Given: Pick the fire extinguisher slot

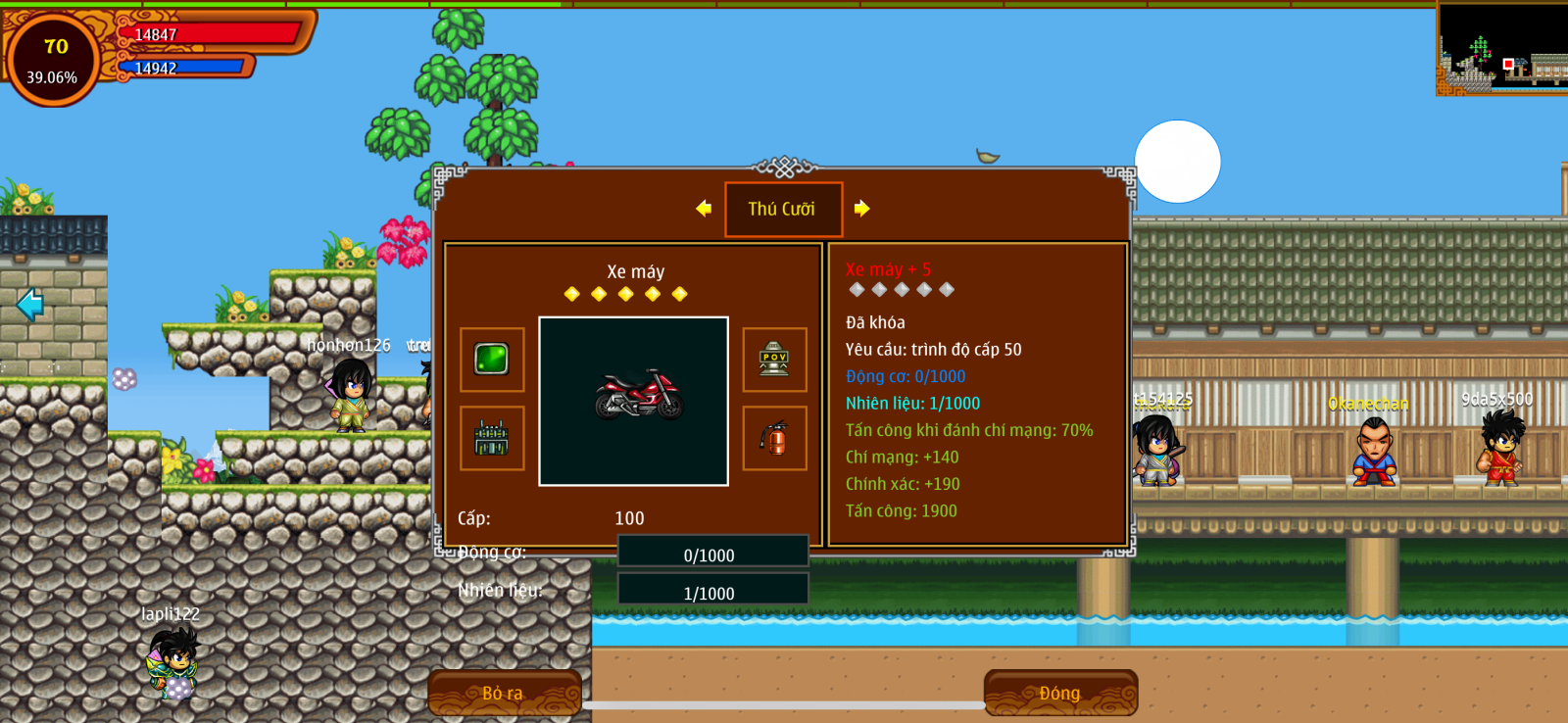Looking at the screenshot, I should point(774,438).
